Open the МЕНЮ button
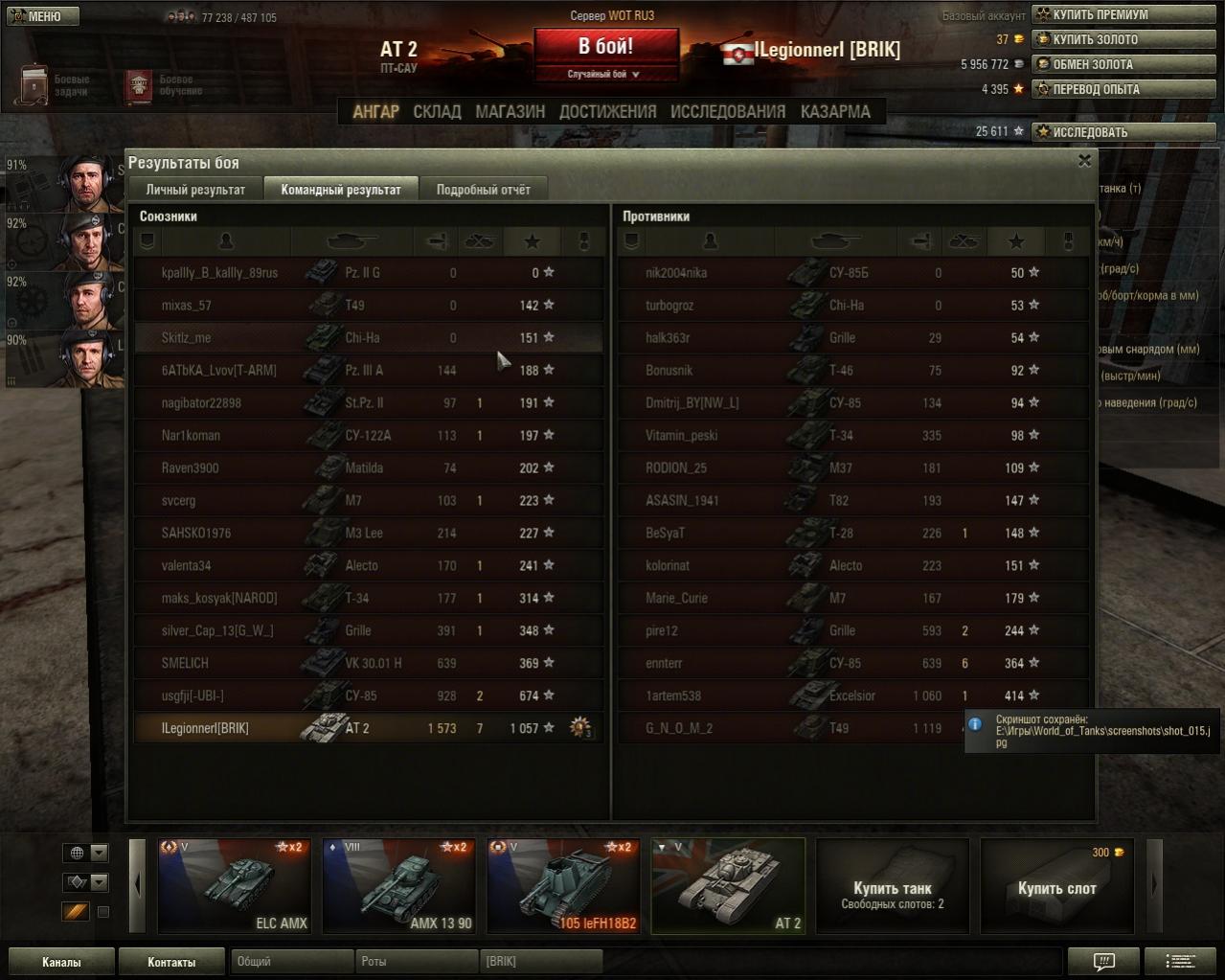1225x980 pixels. (x=43, y=16)
